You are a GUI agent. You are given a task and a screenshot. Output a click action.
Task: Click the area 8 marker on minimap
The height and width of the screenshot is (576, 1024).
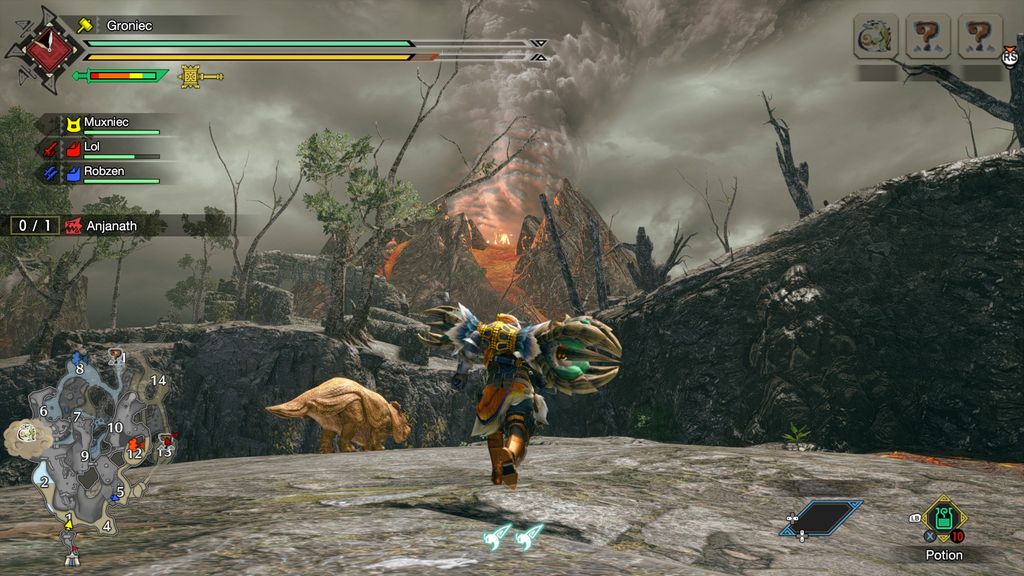point(80,368)
